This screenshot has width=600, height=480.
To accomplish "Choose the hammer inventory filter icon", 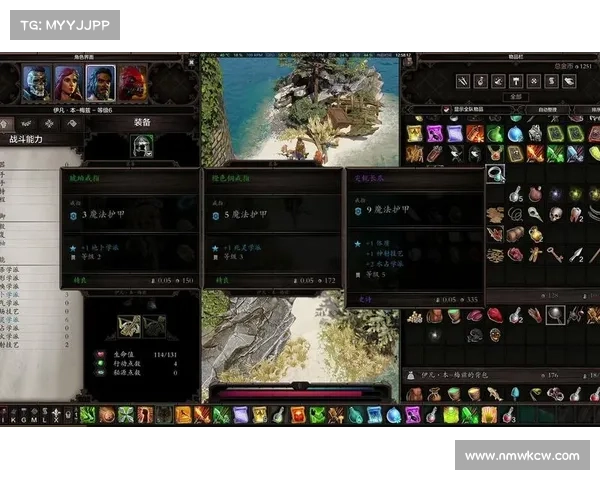I will coord(515,81).
